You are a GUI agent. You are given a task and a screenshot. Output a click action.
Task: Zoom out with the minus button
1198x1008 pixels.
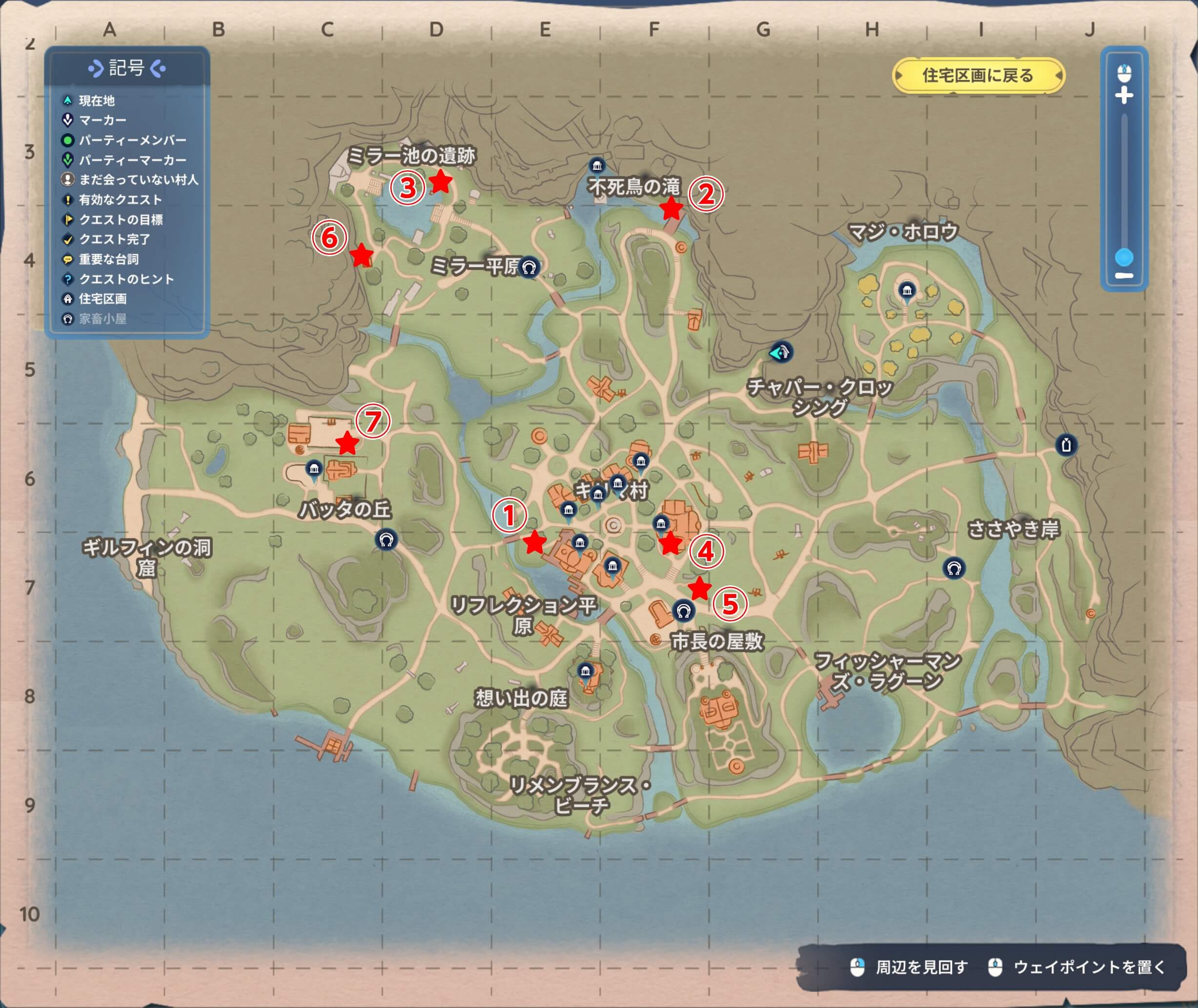pyautogui.click(x=1124, y=276)
